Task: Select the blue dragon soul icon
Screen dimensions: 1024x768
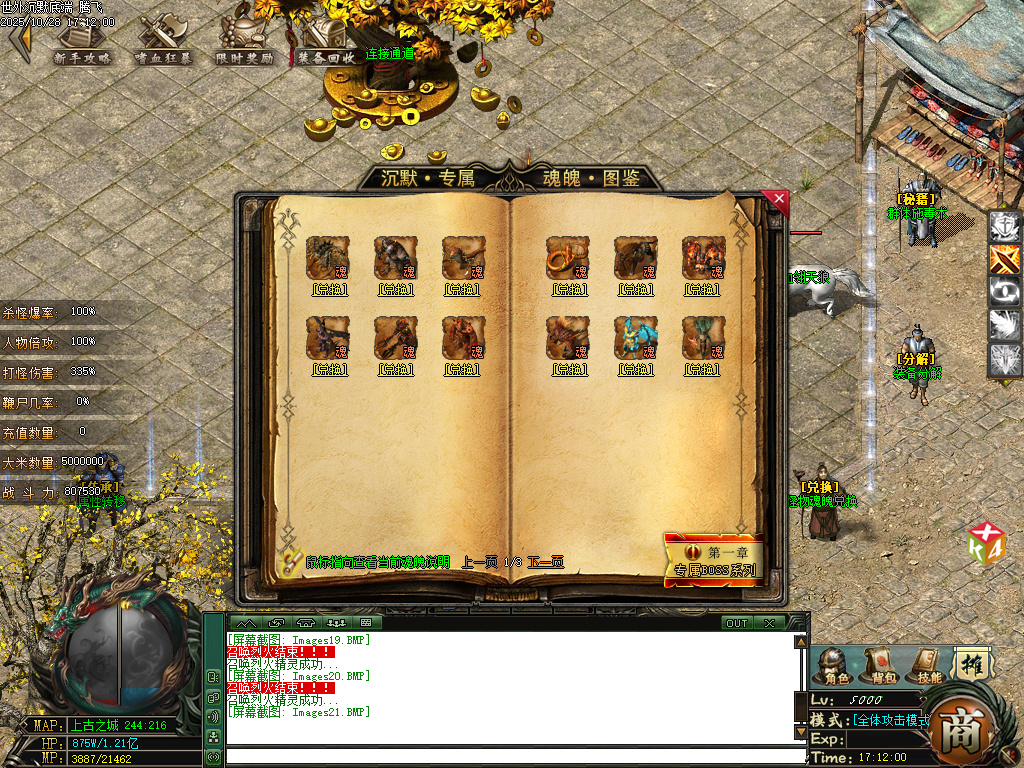Action: click(635, 338)
